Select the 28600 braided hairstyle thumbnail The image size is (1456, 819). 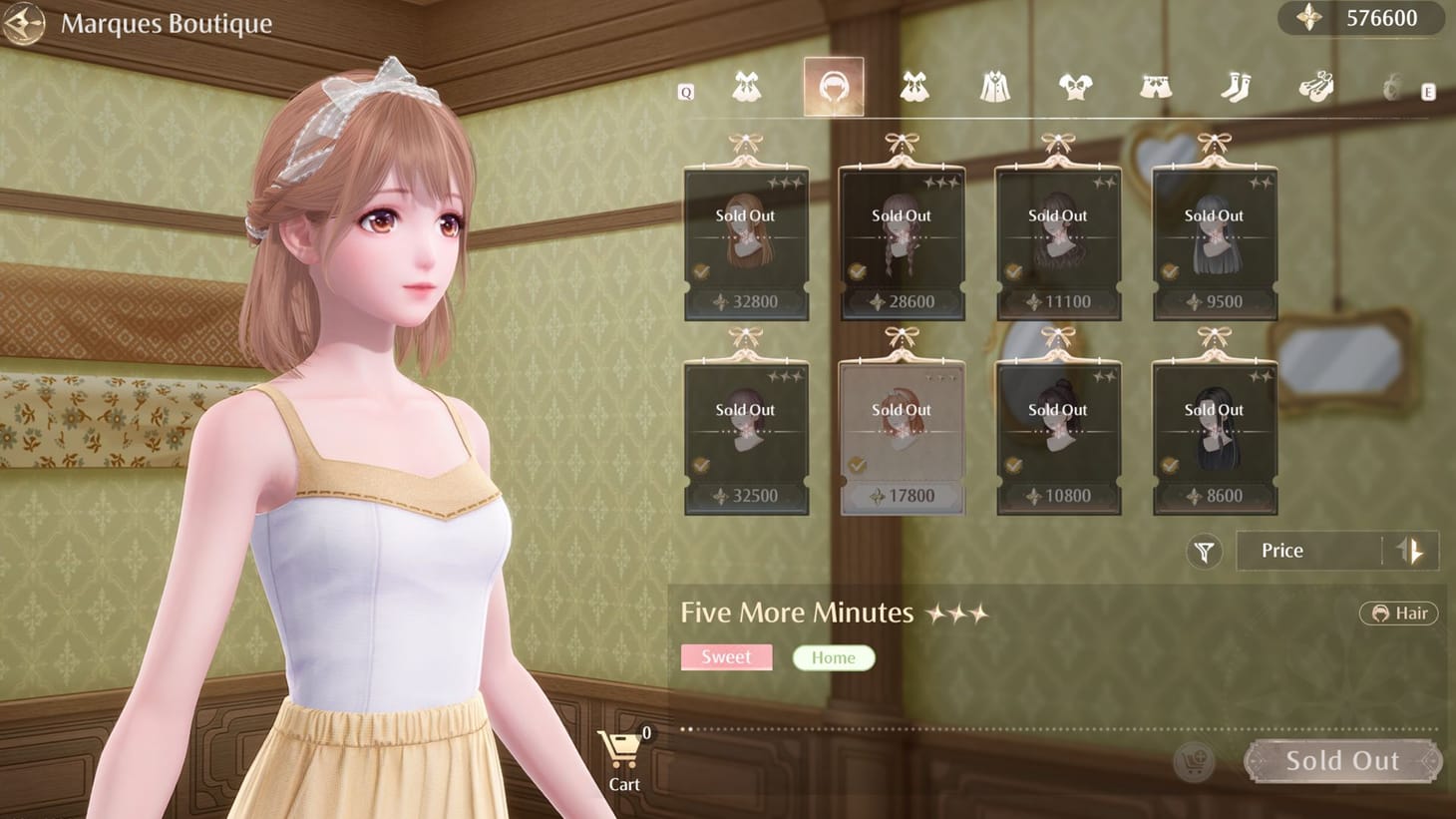click(901, 234)
